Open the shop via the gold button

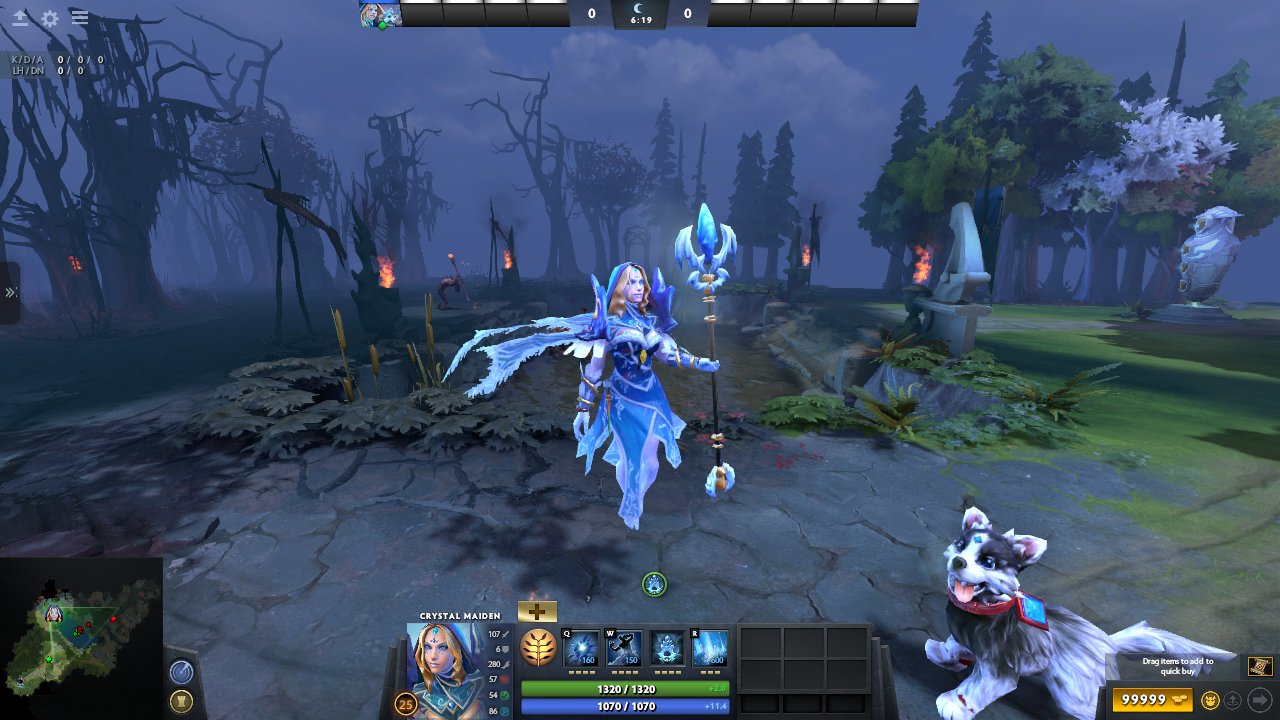(x=1152, y=700)
